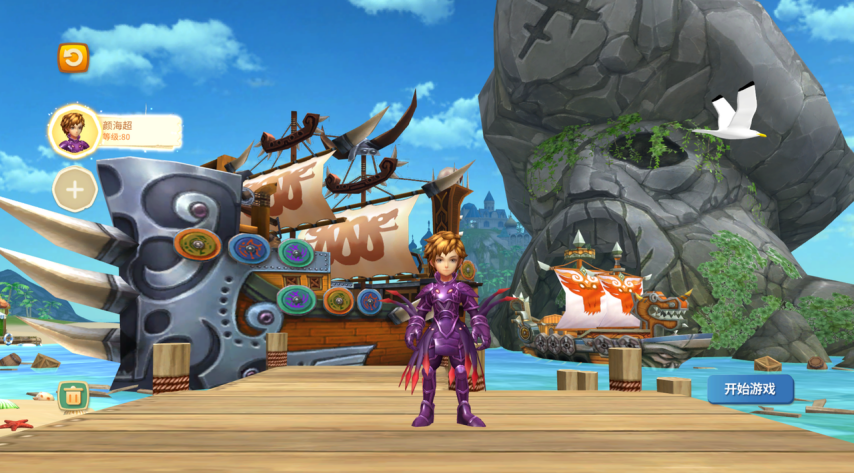The image size is (854, 473).
Task: Start the game with 开始游戏
Action: tap(750, 389)
